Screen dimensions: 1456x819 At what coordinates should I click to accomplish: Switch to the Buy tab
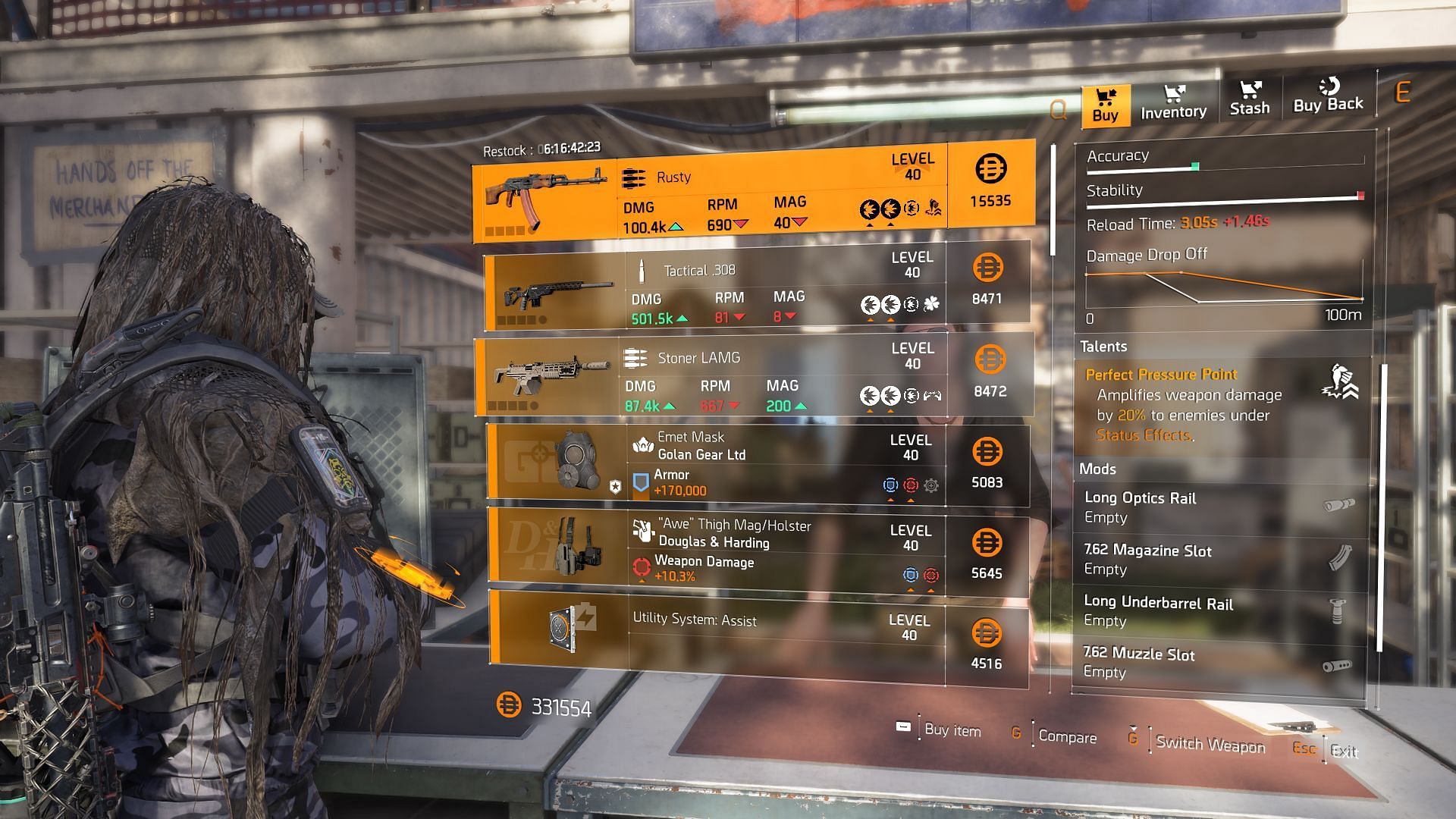point(1105,105)
